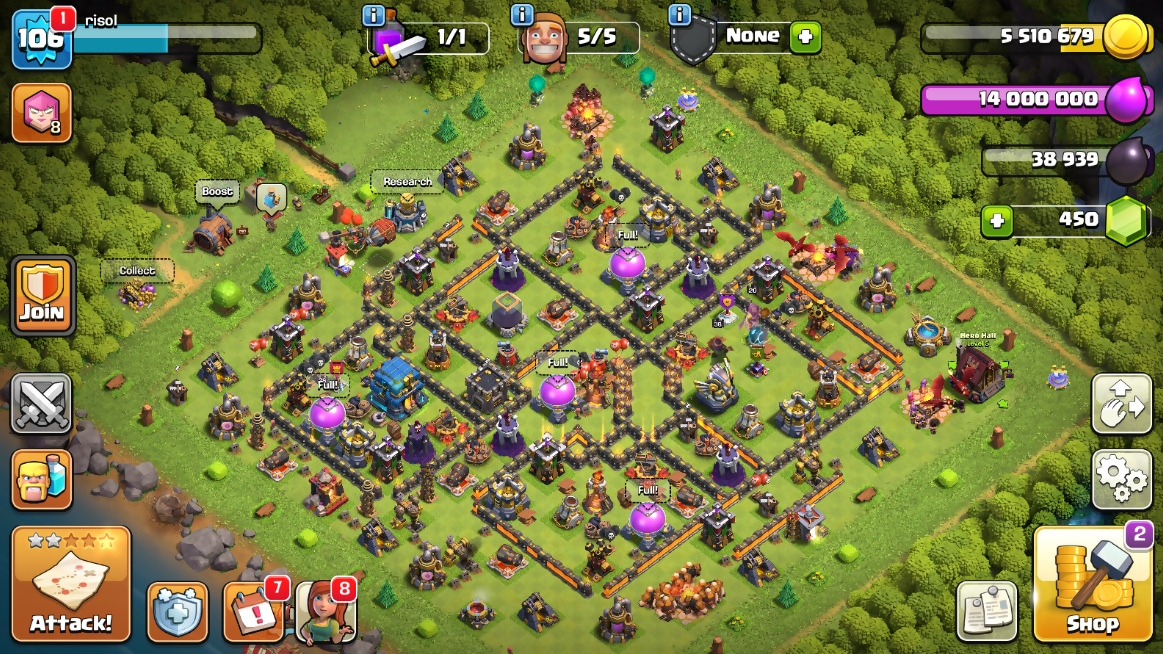Open the villager woman notifications icon
The image size is (1163, 654).
pyautogui.click(x=326, y=611)
